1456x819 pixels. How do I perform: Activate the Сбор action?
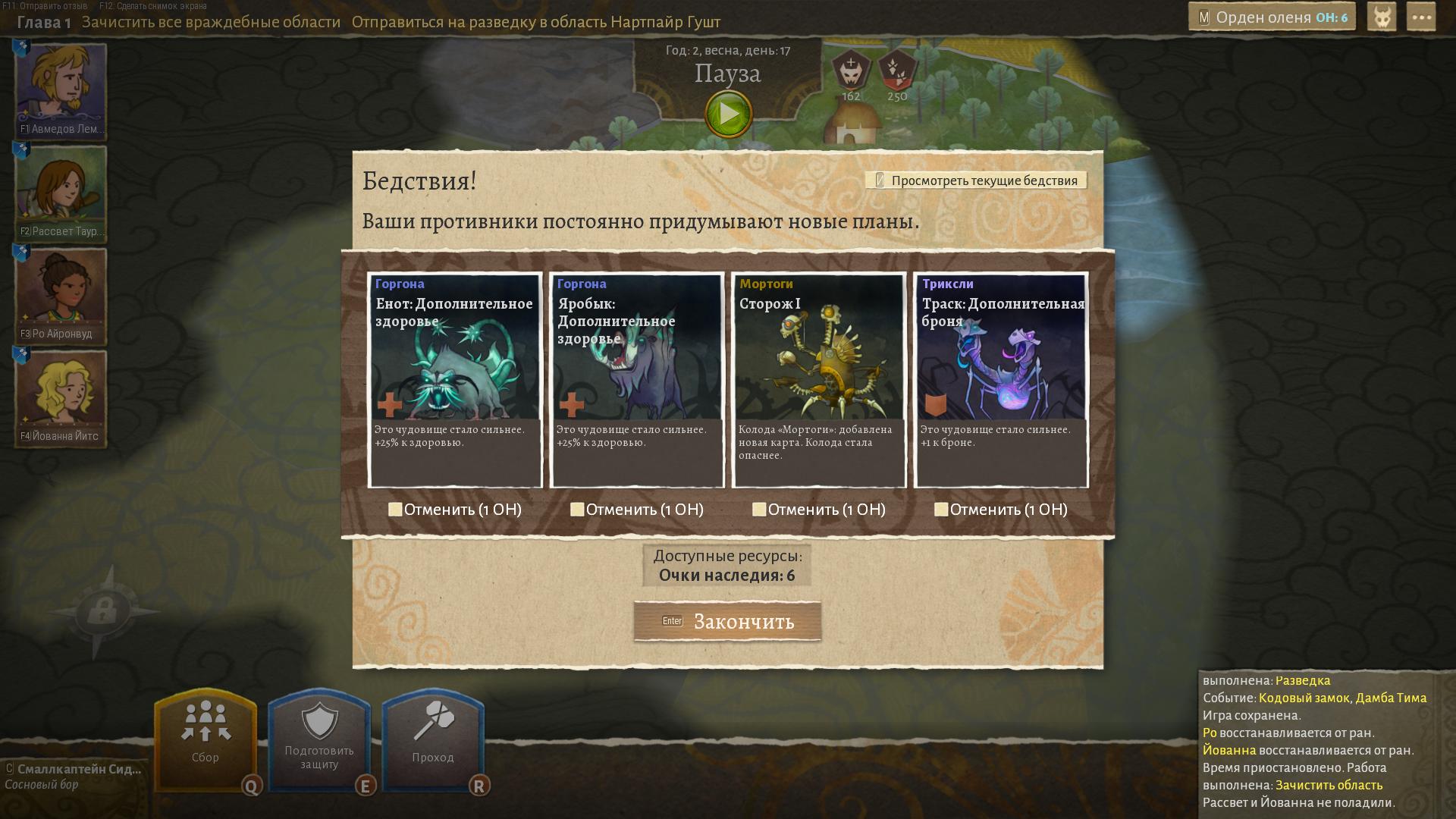click(206, 738)
